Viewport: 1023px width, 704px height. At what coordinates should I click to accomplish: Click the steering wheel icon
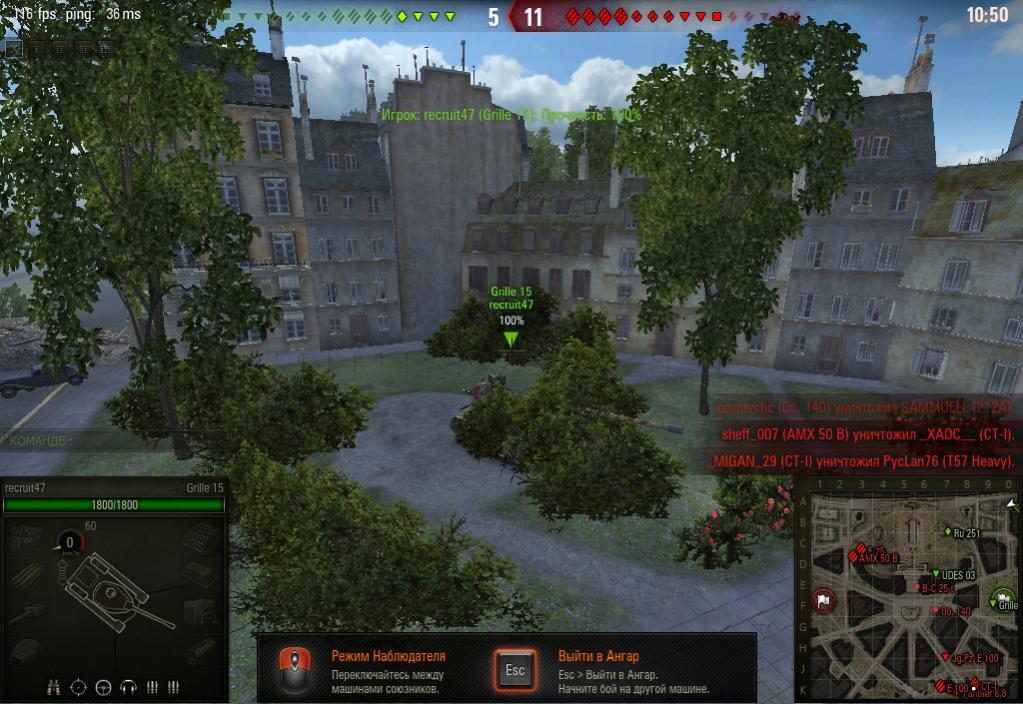(103, 687)
